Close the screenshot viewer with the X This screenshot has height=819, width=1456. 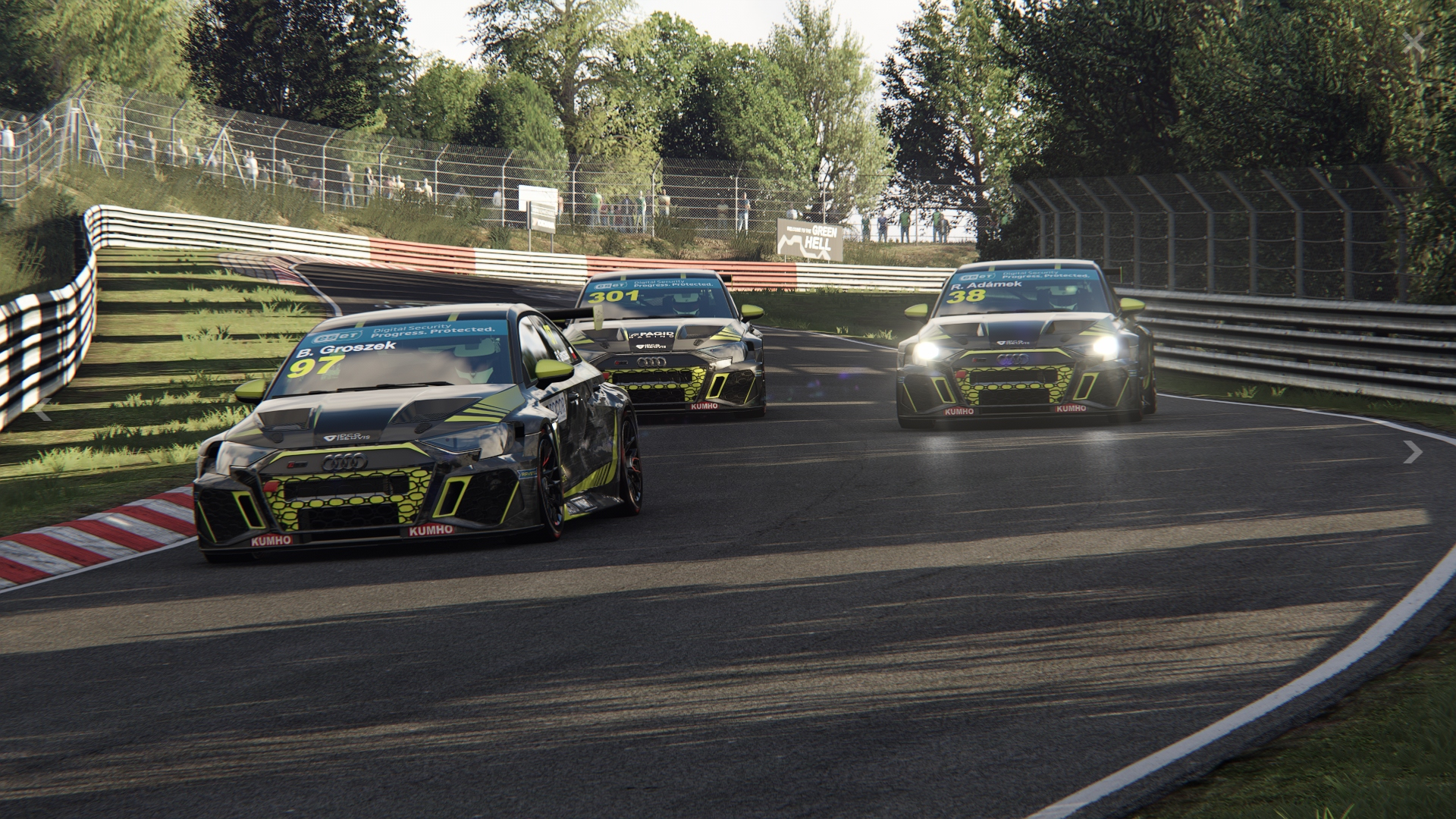(1414, 42)
